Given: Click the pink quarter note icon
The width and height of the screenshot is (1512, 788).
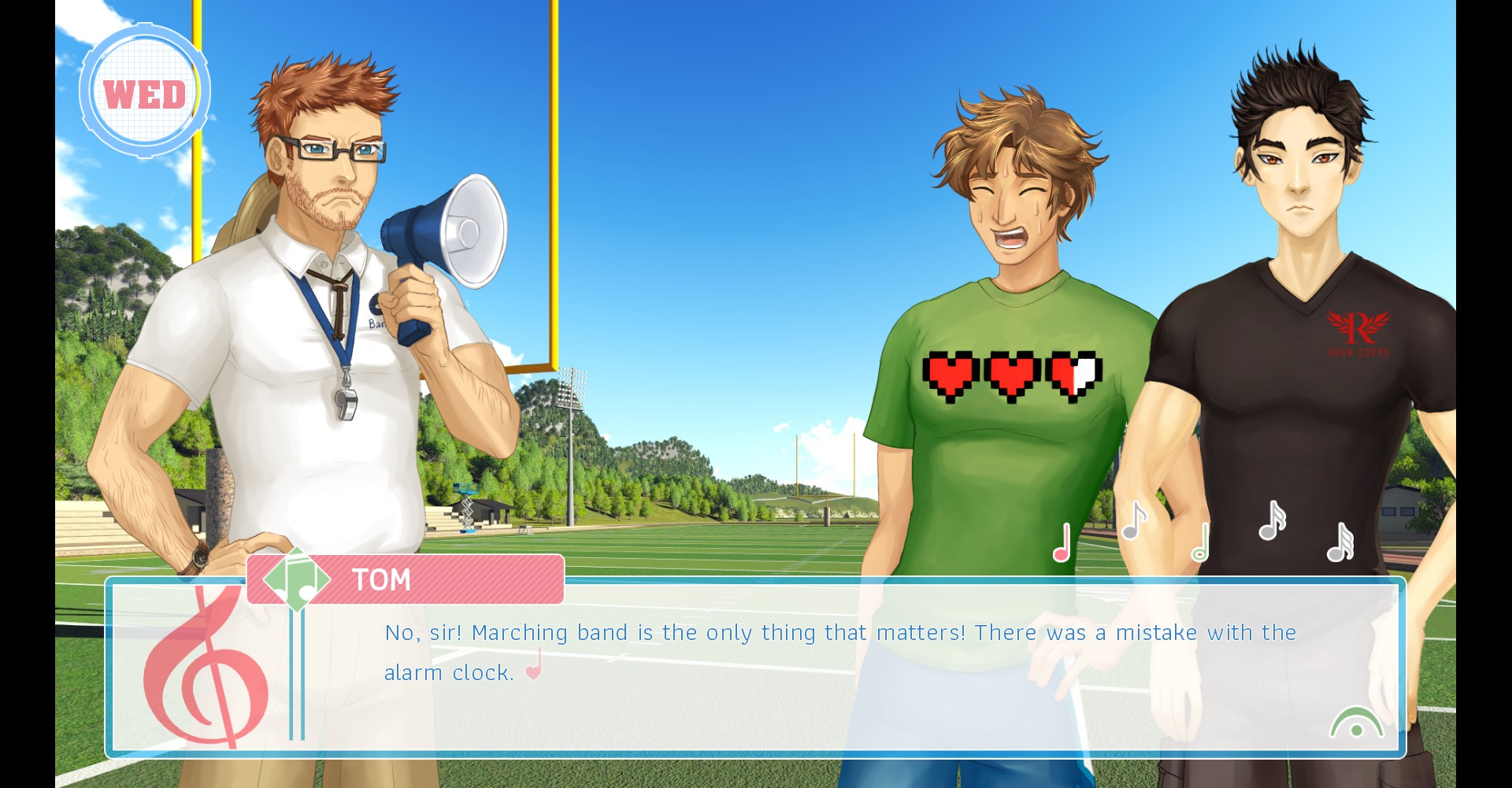Looking at the screenshot, I should click(1062, 543).
